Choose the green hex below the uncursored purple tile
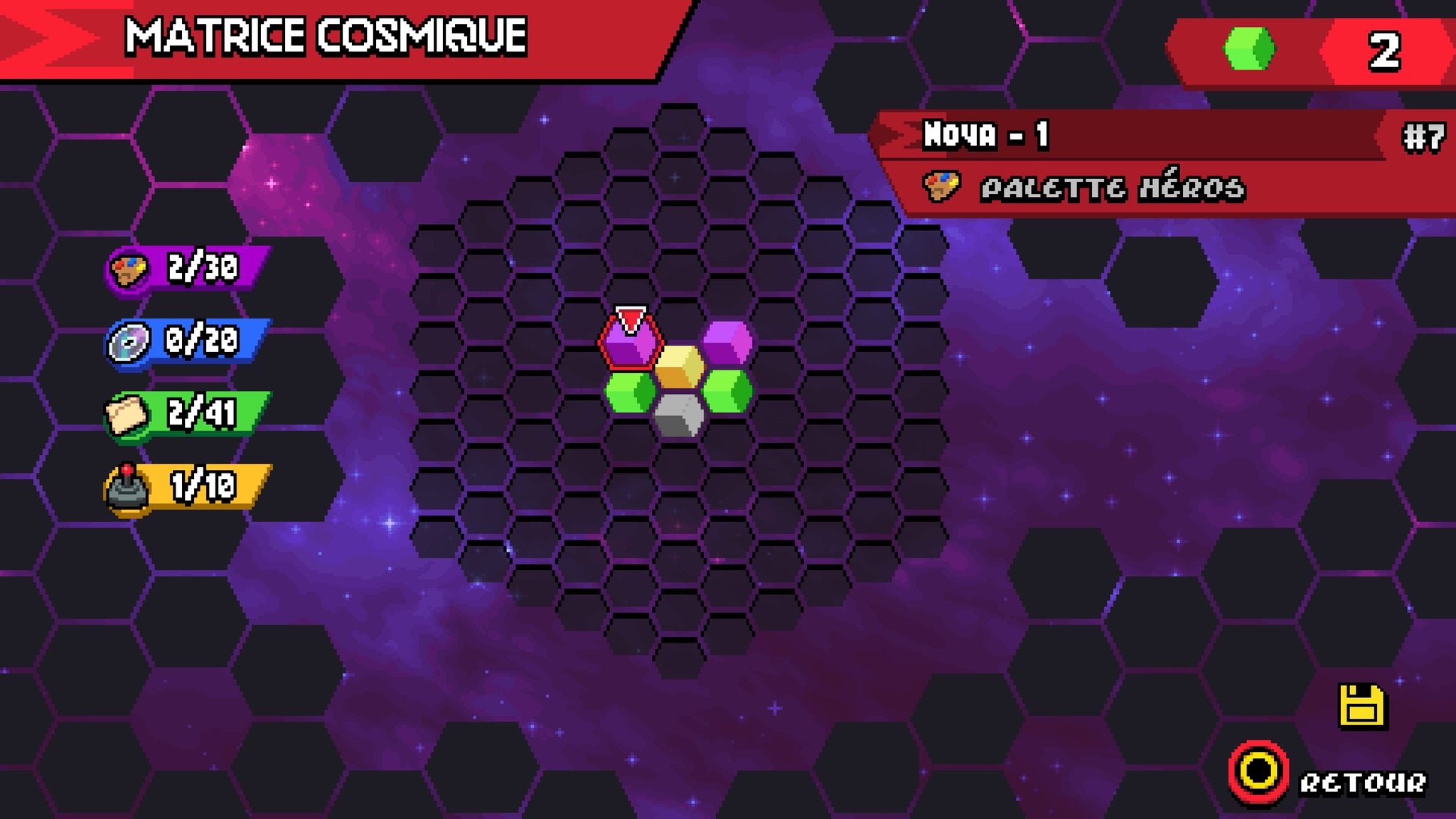 pyautogui.click(x=727, y=391)
